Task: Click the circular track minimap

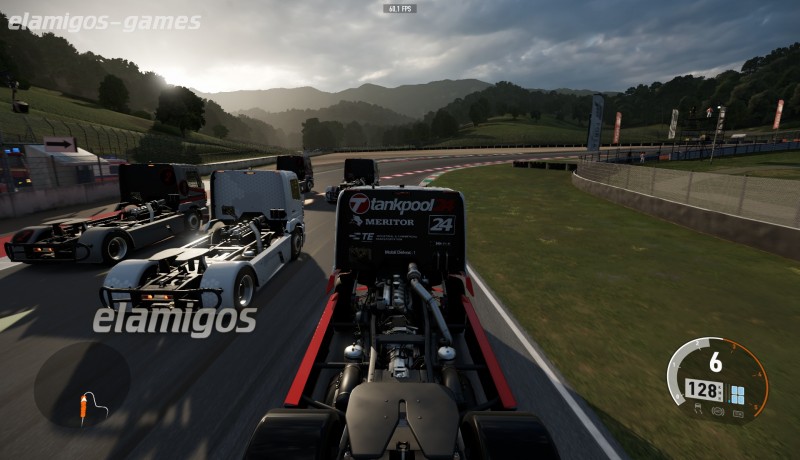Action: coord(82,385)
